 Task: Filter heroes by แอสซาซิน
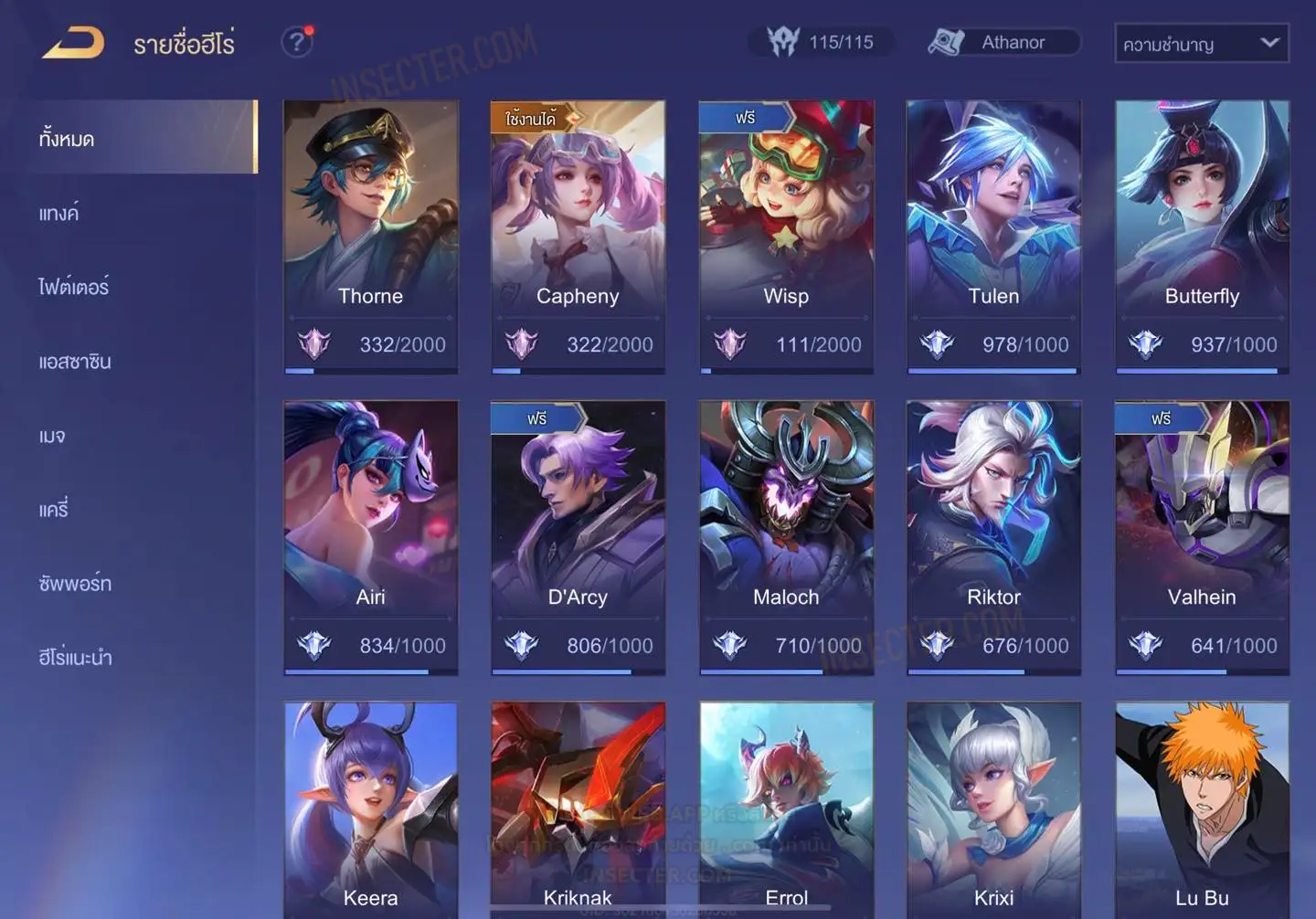click(x=75, y=362)
